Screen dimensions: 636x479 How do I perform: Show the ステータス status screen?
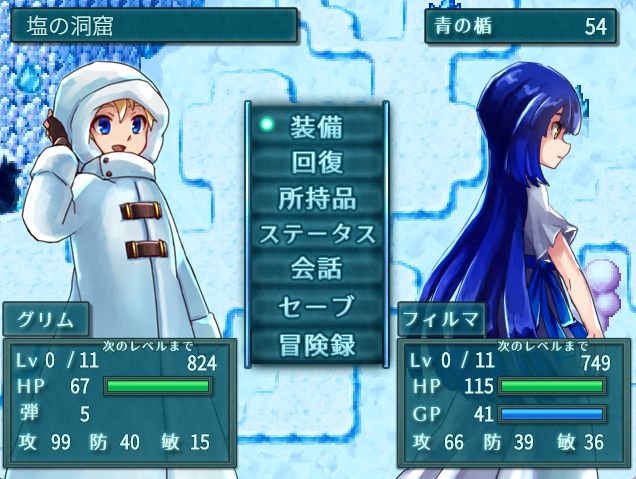pyautogui.click(x=316, y=234)
